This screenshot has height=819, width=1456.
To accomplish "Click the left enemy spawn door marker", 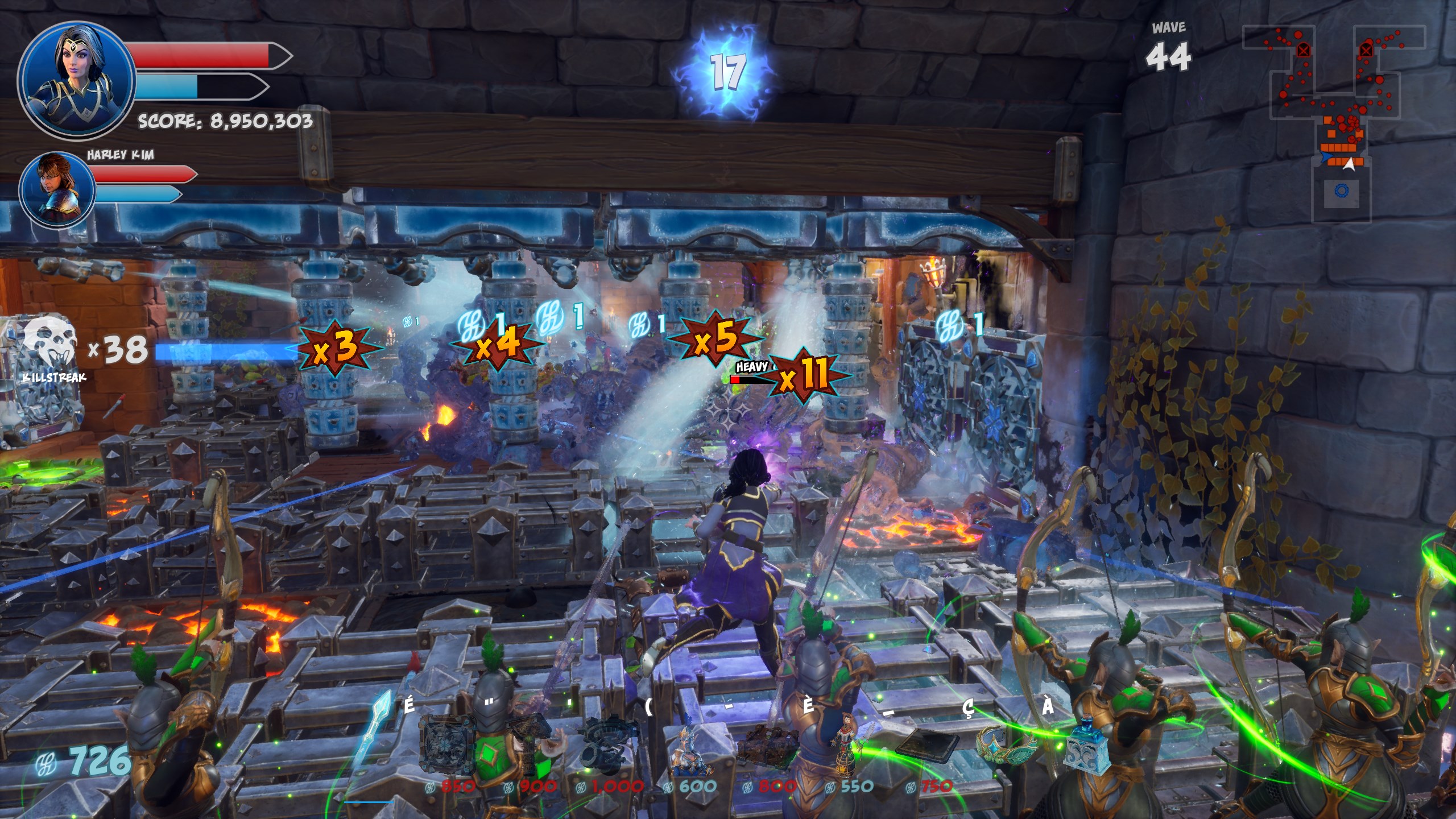I will [x=1303, y=50].
